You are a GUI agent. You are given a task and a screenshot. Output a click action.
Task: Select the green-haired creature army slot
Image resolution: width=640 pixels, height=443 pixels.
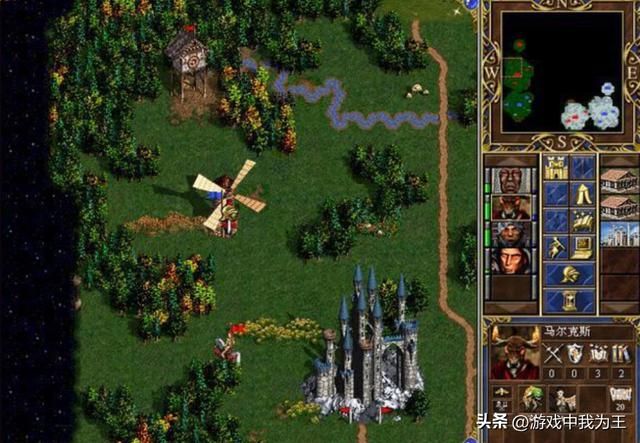[x=531, y=397]
